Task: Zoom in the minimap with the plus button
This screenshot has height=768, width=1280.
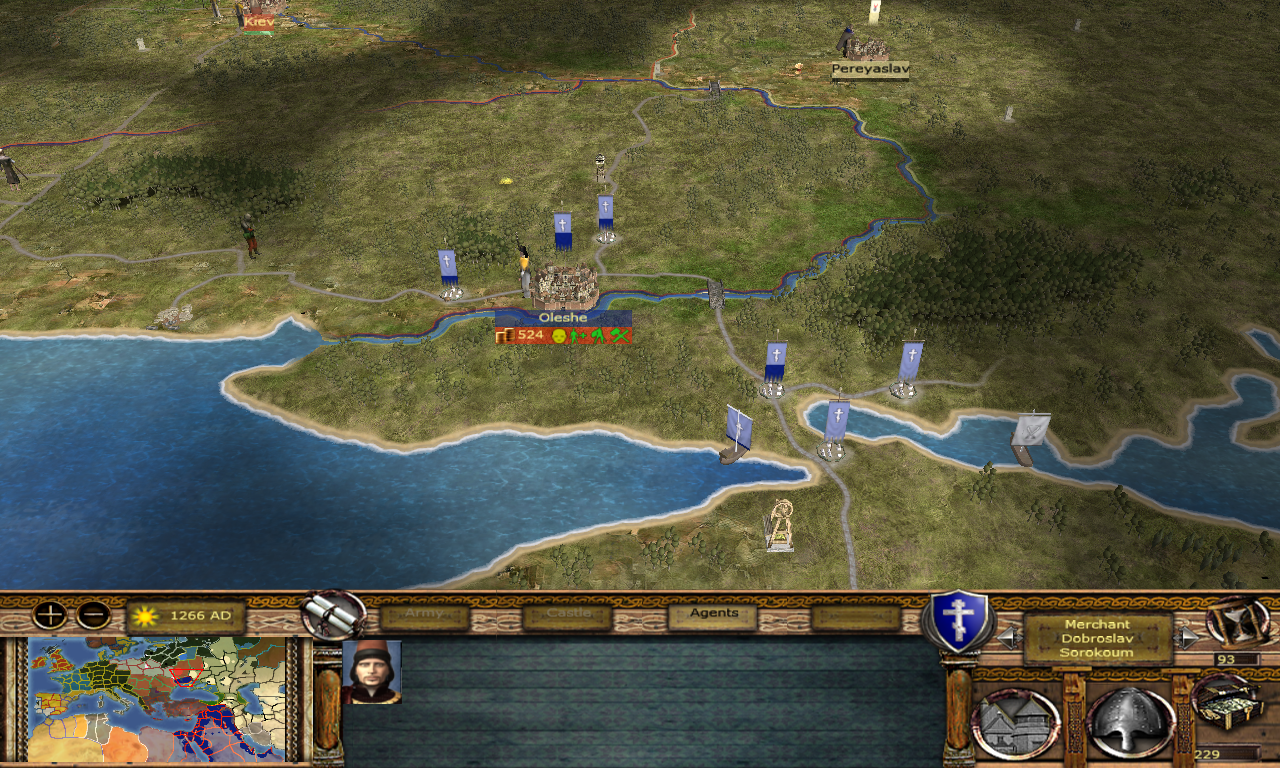Action: (49, 614)
